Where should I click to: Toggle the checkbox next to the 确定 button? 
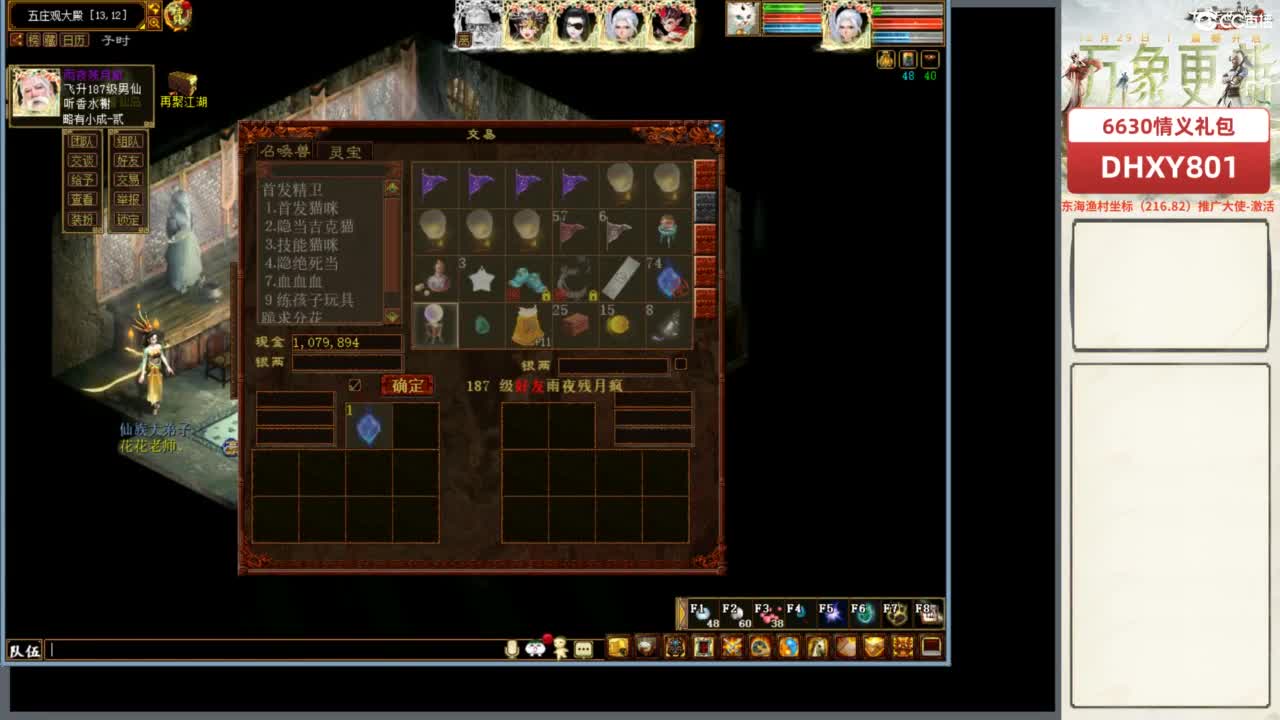point(354,383)
